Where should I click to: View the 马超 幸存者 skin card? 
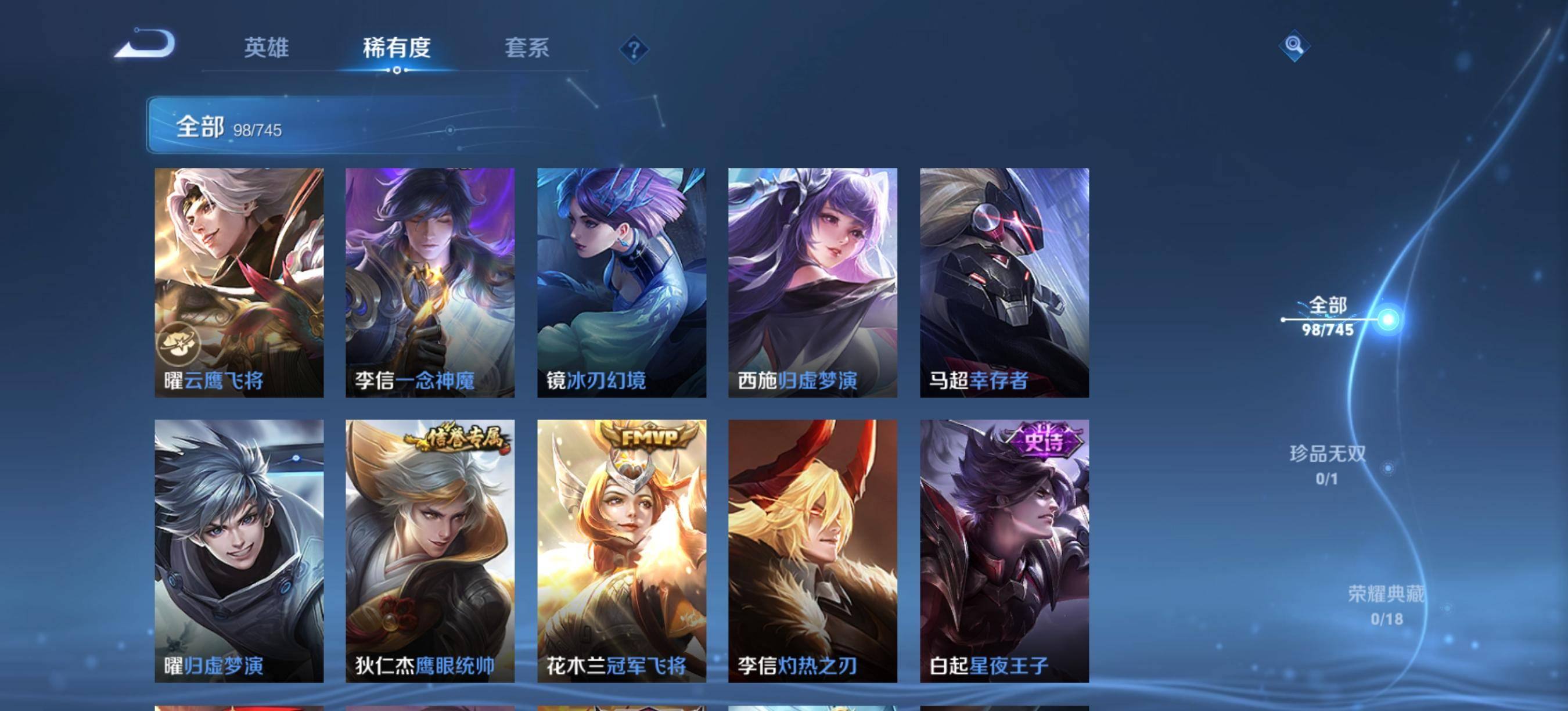(x=1004, y=282)
